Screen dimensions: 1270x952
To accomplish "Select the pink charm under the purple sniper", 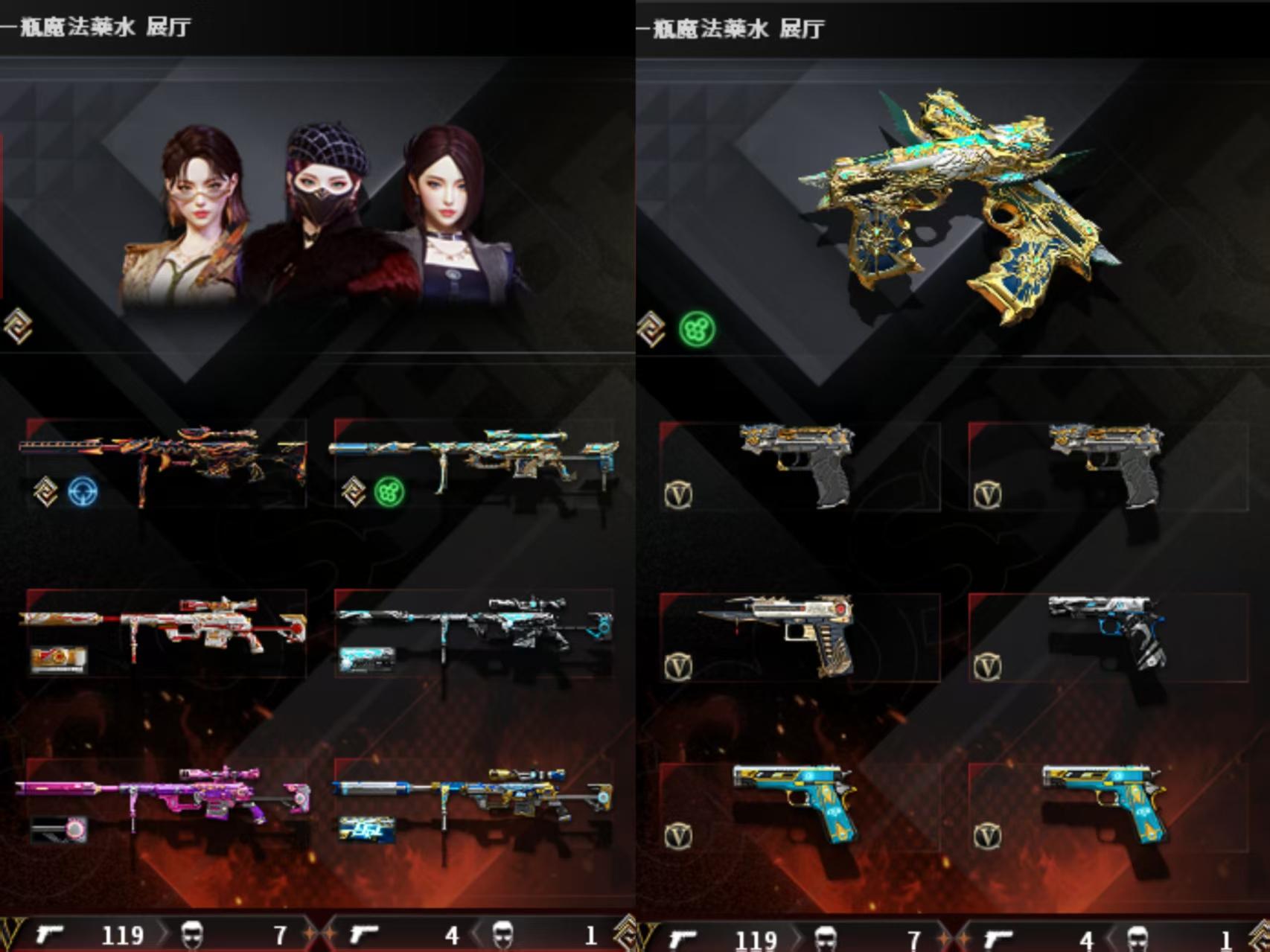I will (59, 828).
